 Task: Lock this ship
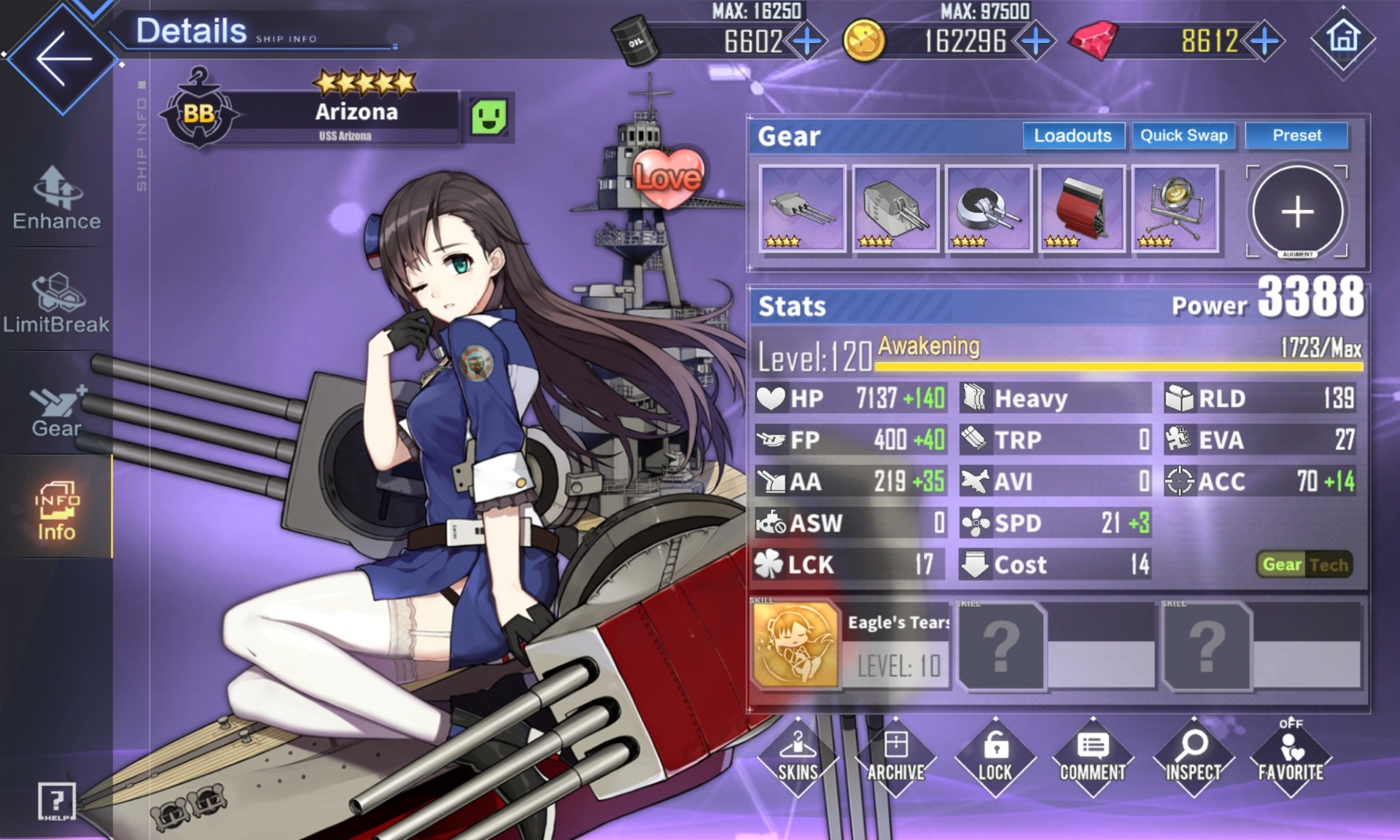[995, 757]
